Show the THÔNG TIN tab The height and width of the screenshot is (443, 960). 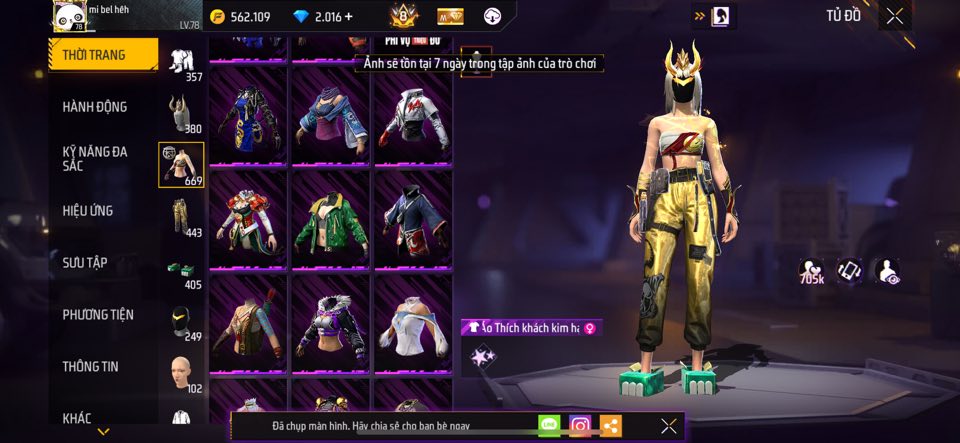[x=91, y=367]
